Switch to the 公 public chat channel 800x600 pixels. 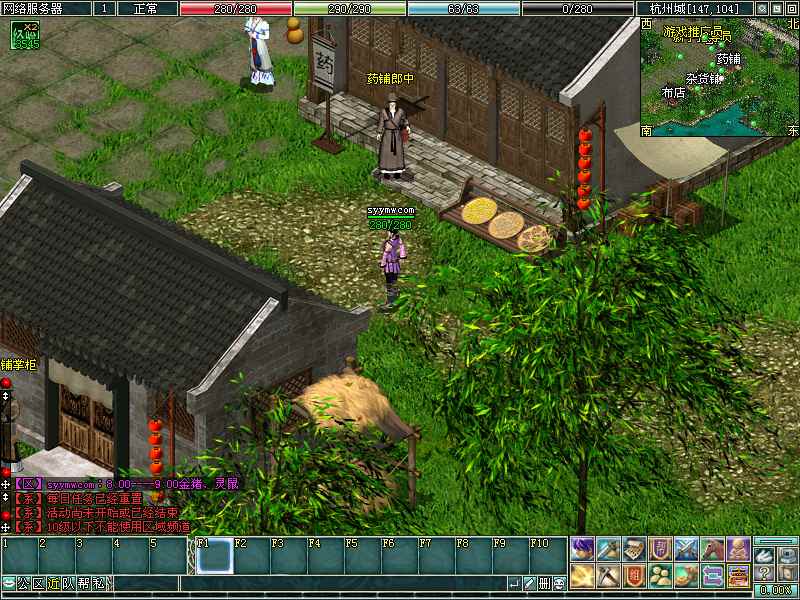pos(23,584)
